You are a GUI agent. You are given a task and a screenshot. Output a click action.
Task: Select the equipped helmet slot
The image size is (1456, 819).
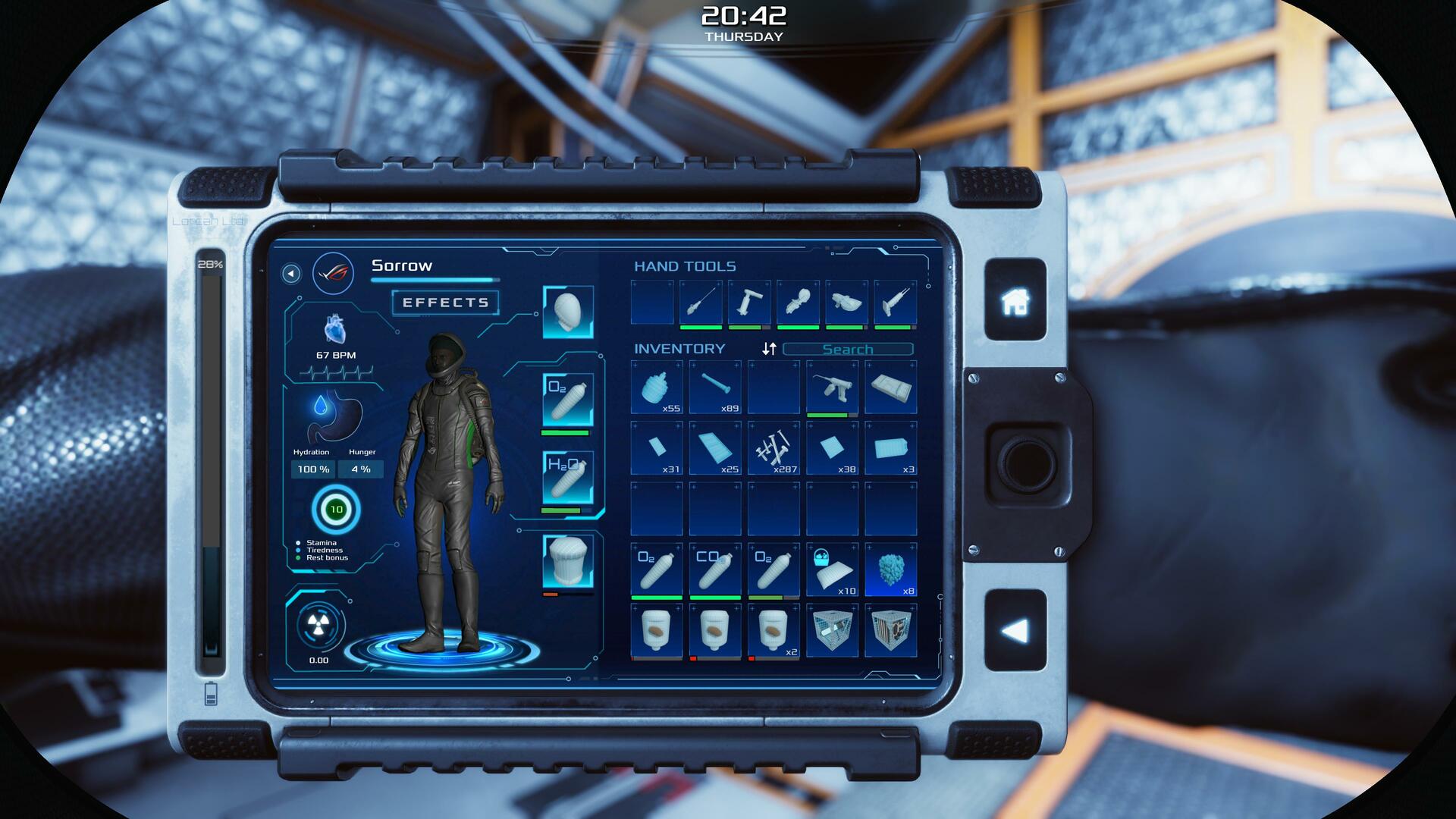(568, 312)
